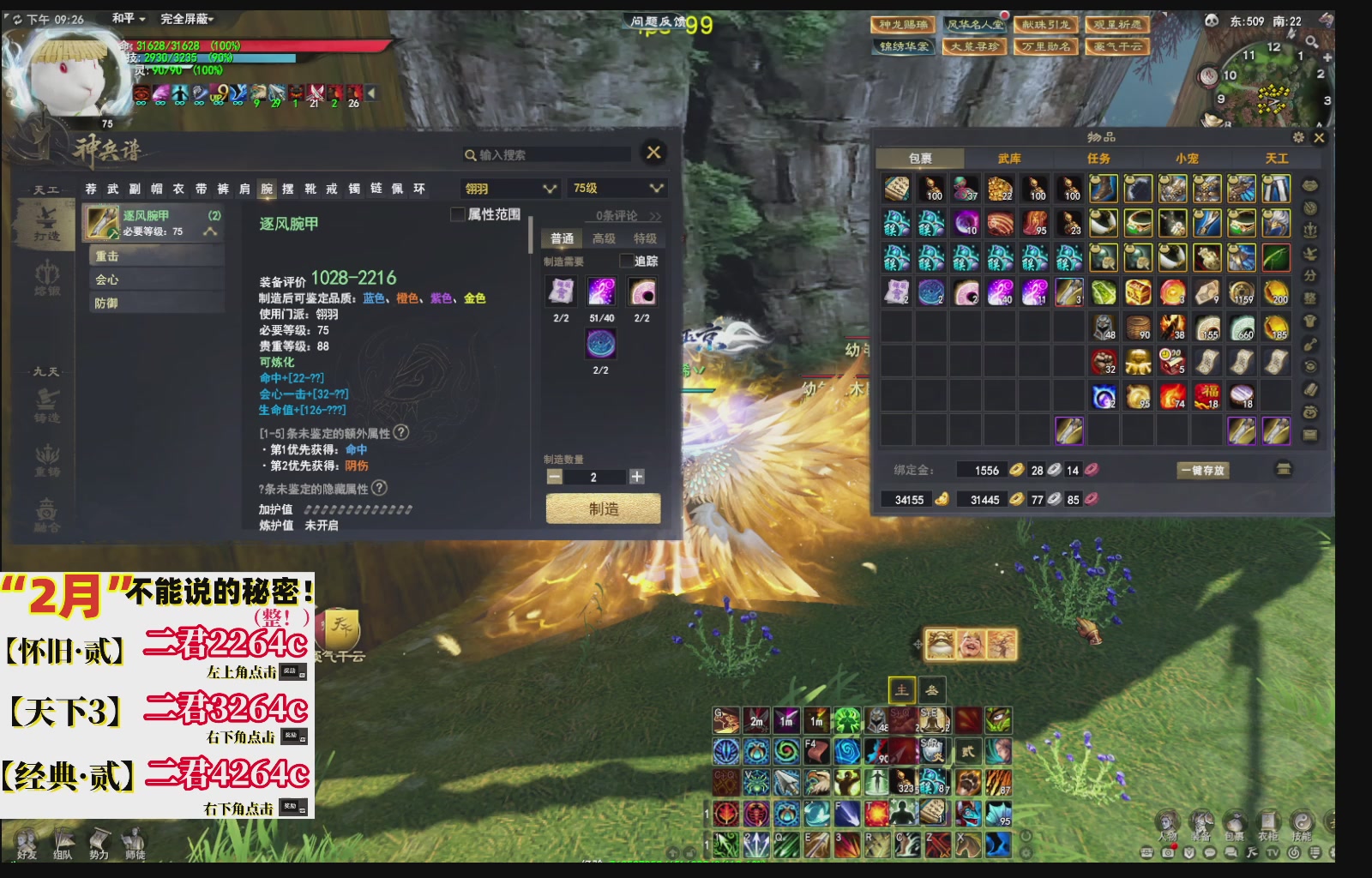Select the 高级 quality tab
1372x878 pixels.
(603, 238)
